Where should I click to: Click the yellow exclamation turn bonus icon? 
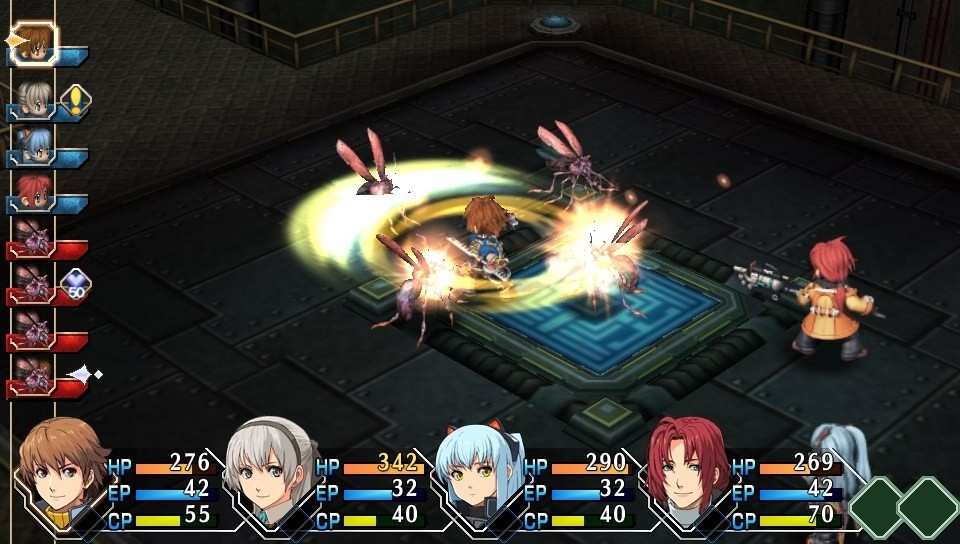click(x=74, y=99)
